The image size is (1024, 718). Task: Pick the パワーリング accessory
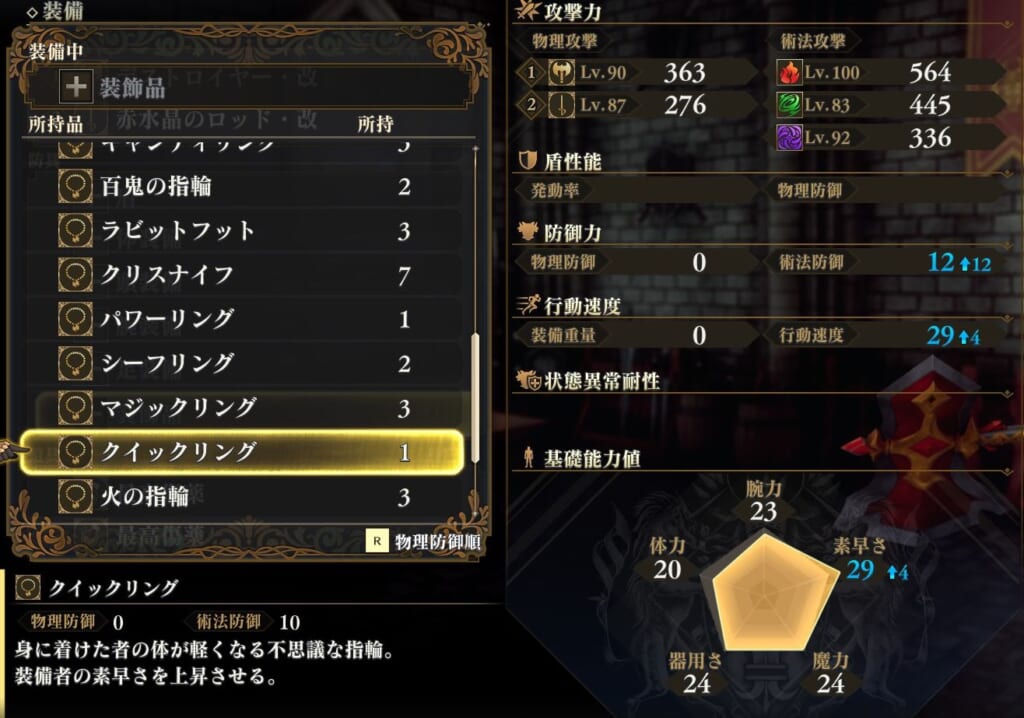[x=240, y=319]
